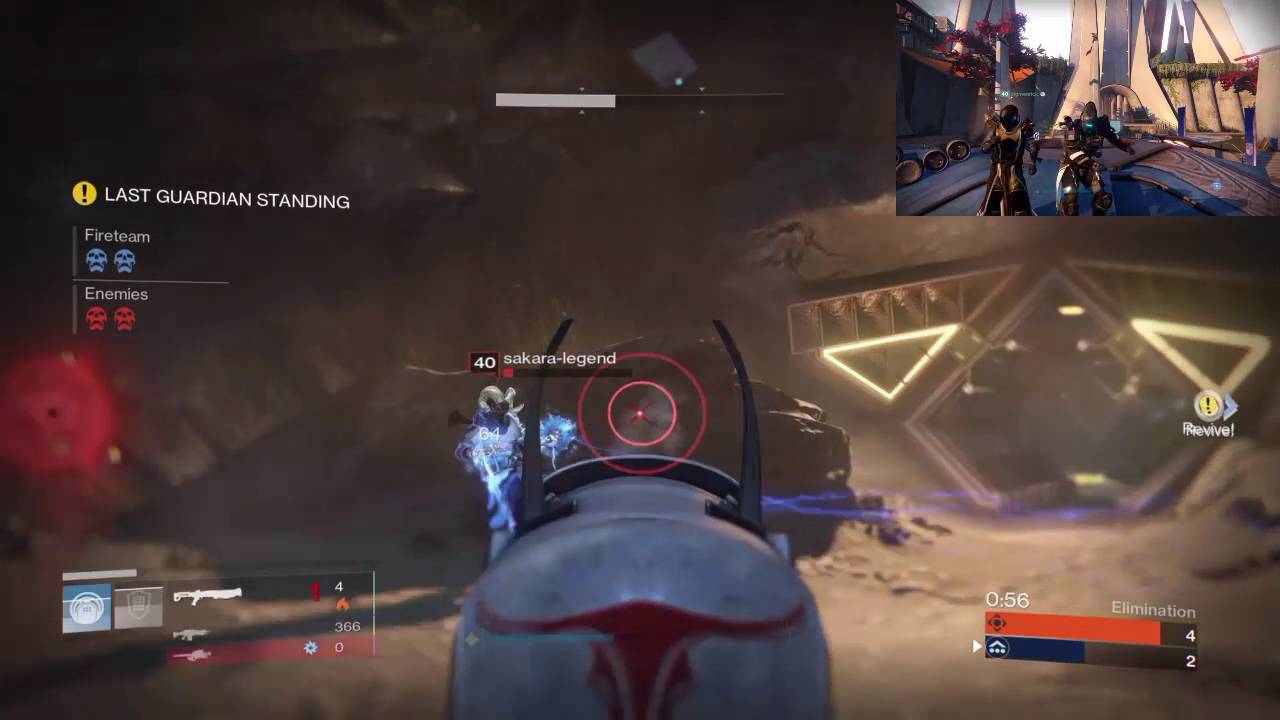Image resolution: width=1280 pixels, height=720 pixels.
Task: Click the blue friendly team emblem
Action: pyautogui.click(x=997, y=649)
